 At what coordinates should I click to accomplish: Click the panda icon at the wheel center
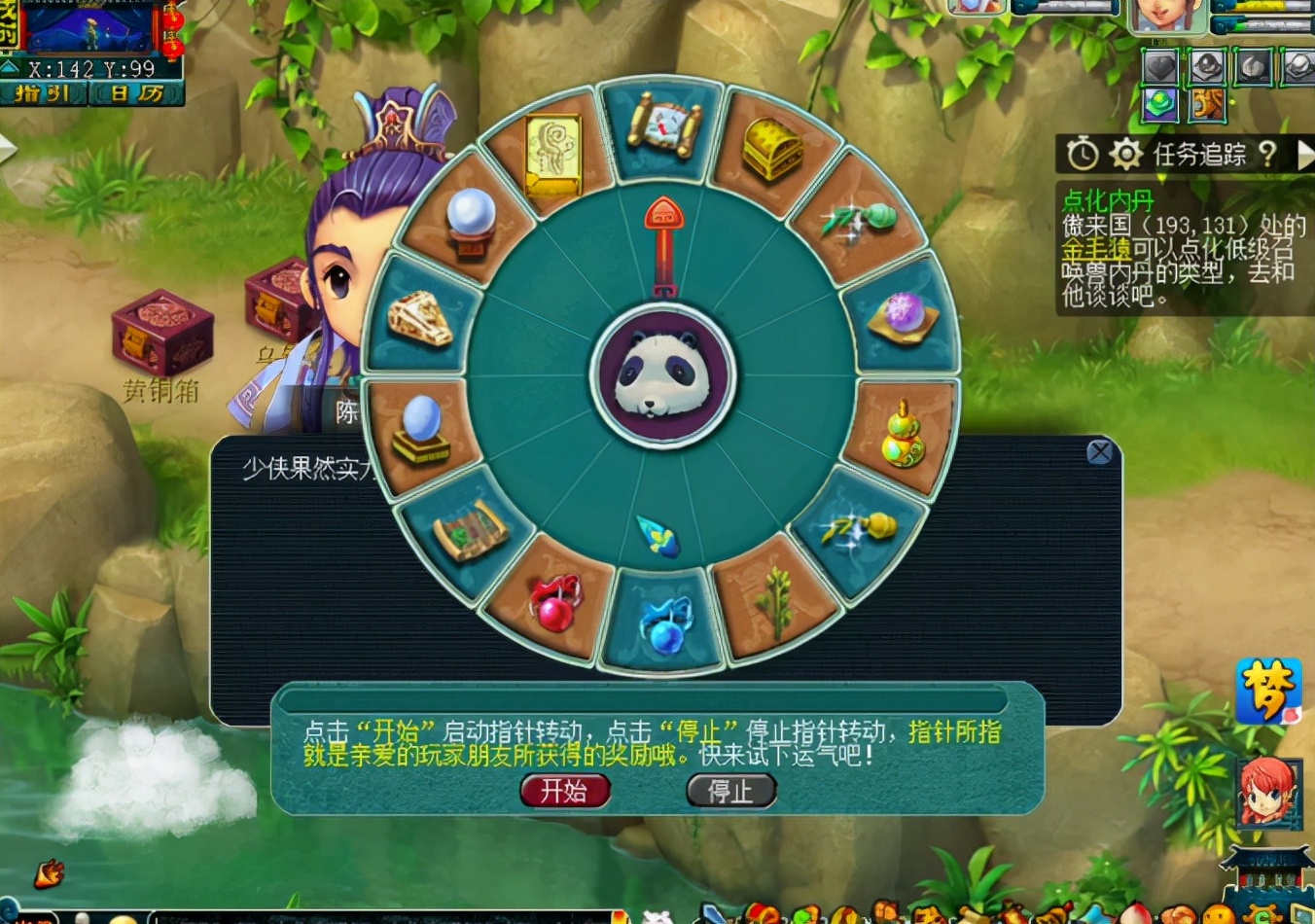[659, 372]
